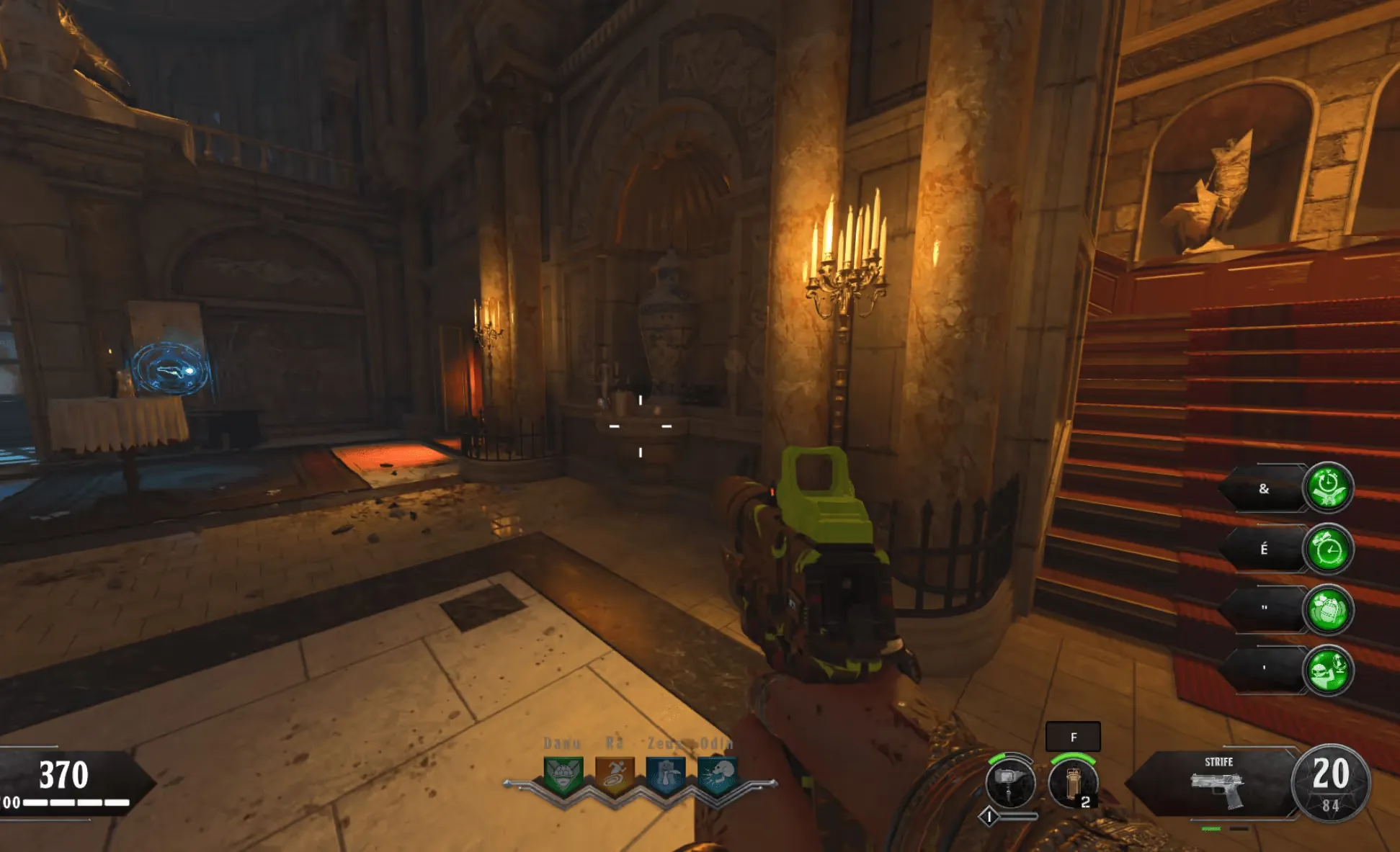
Task: Trigger the grenade-pack elixir icon
Action: (x=1327, y=610)
